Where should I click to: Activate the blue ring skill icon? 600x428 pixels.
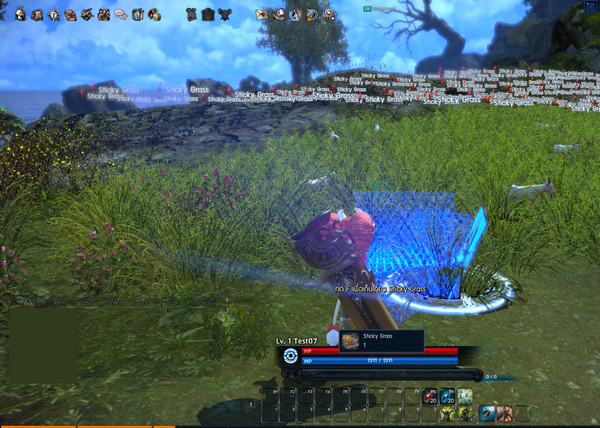(487, 413)
